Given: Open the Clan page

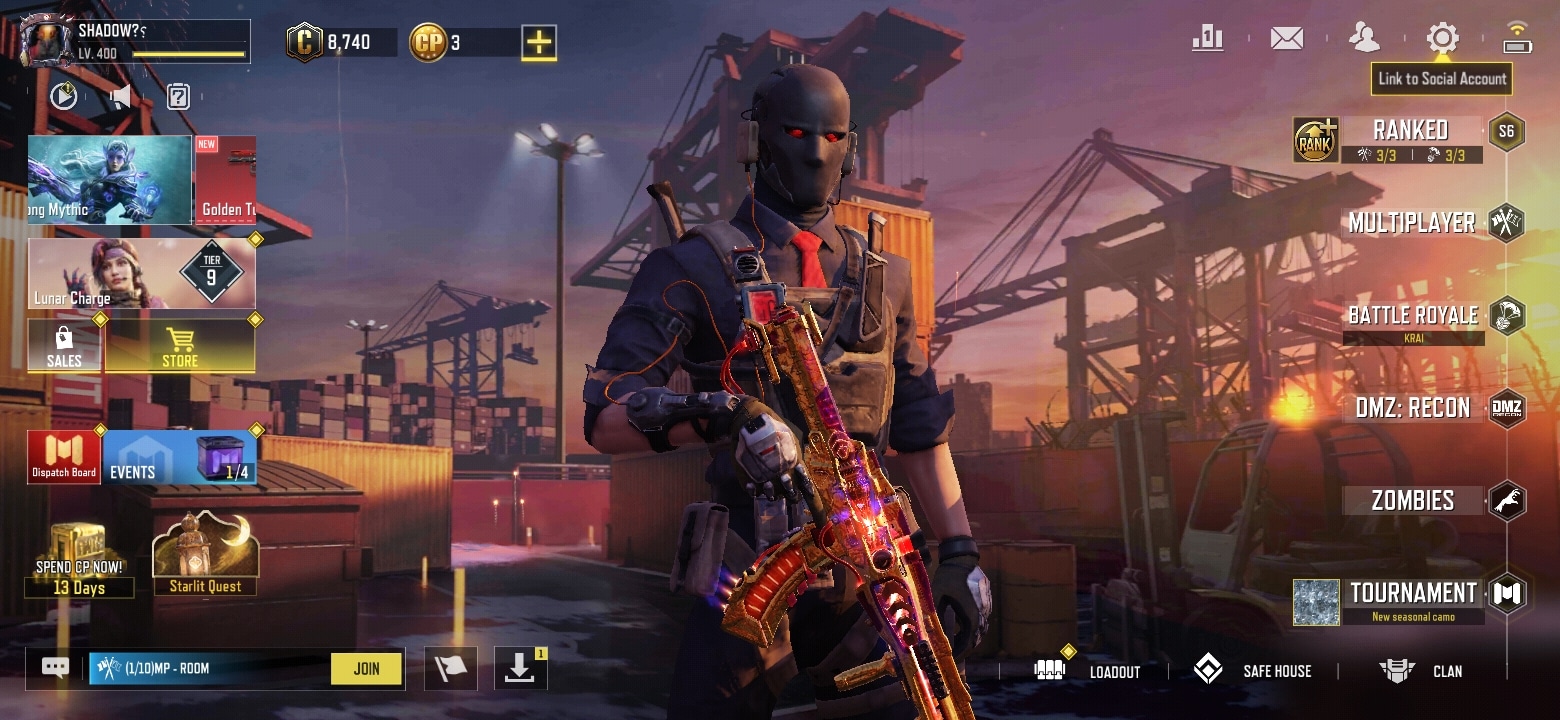Looking at the screenshot, I should (x=1421, y=671).
